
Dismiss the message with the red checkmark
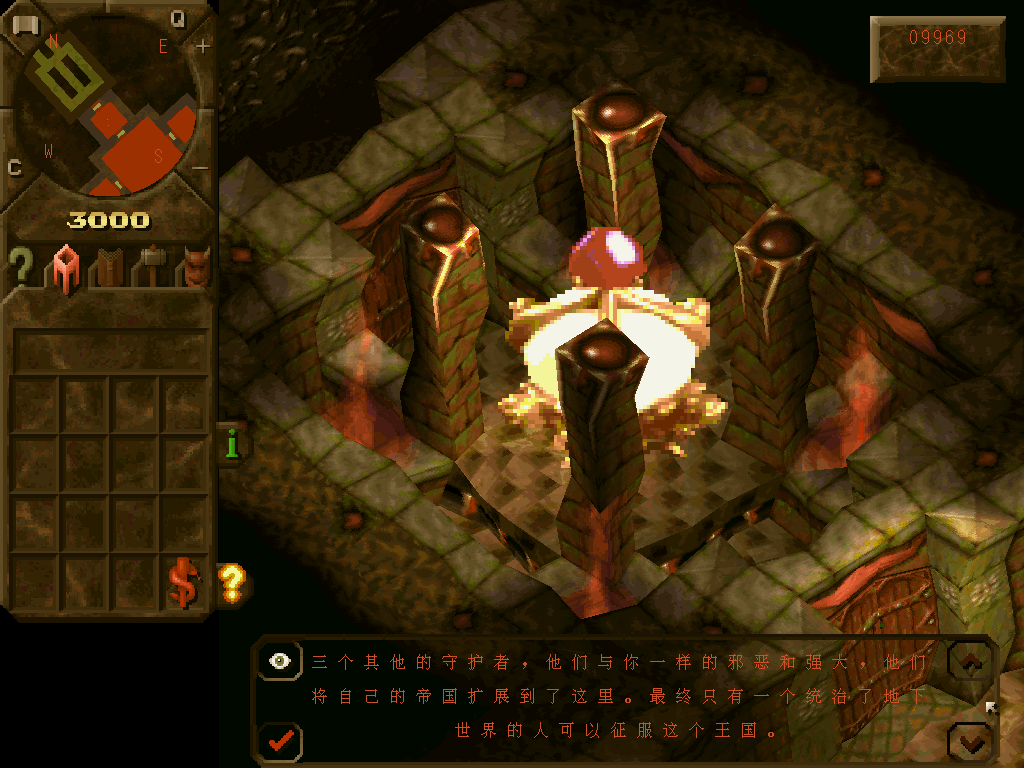pyautogui.click(x=281, y=741)
